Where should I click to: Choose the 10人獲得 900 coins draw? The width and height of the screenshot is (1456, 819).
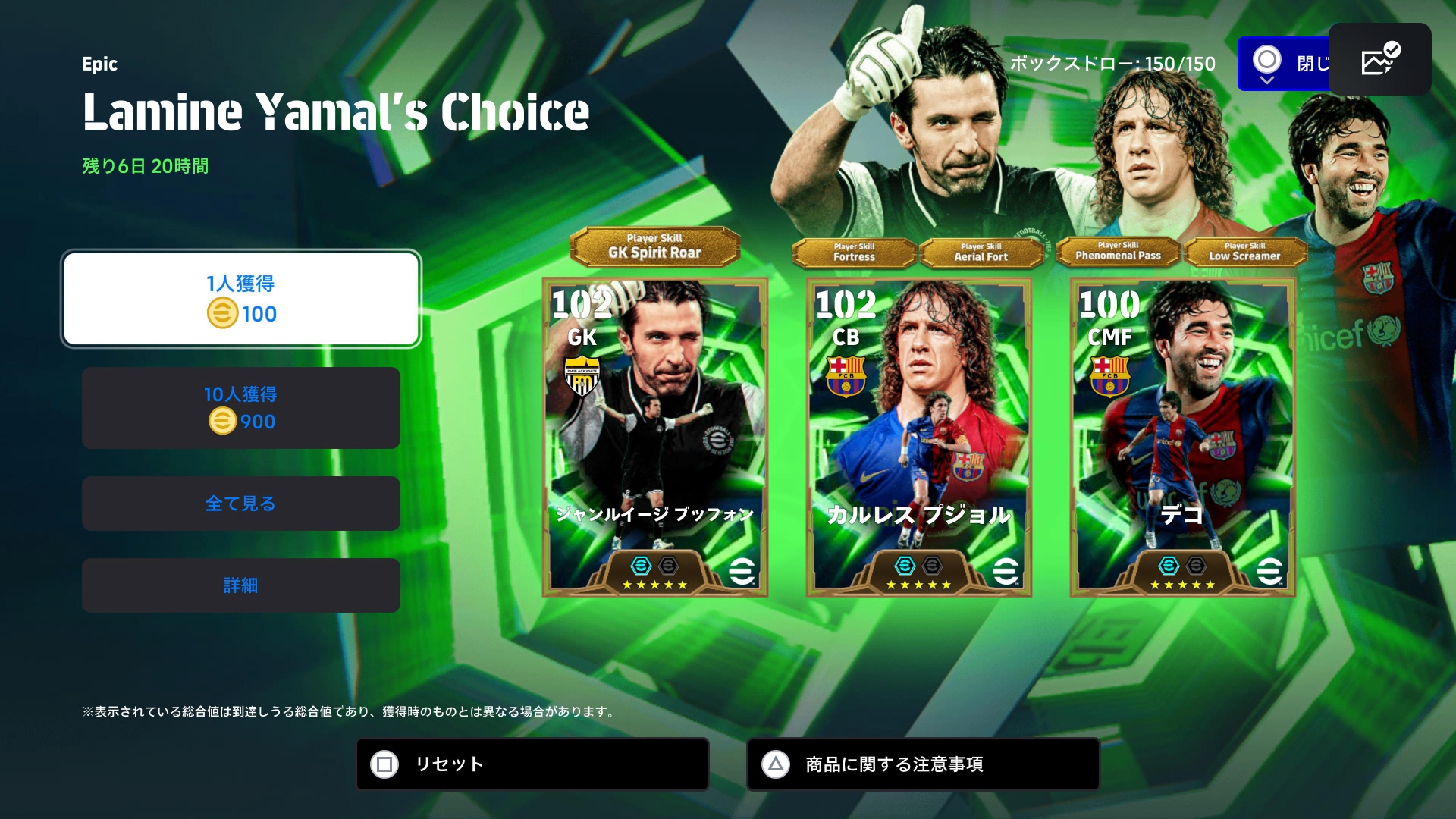(241, 408)
